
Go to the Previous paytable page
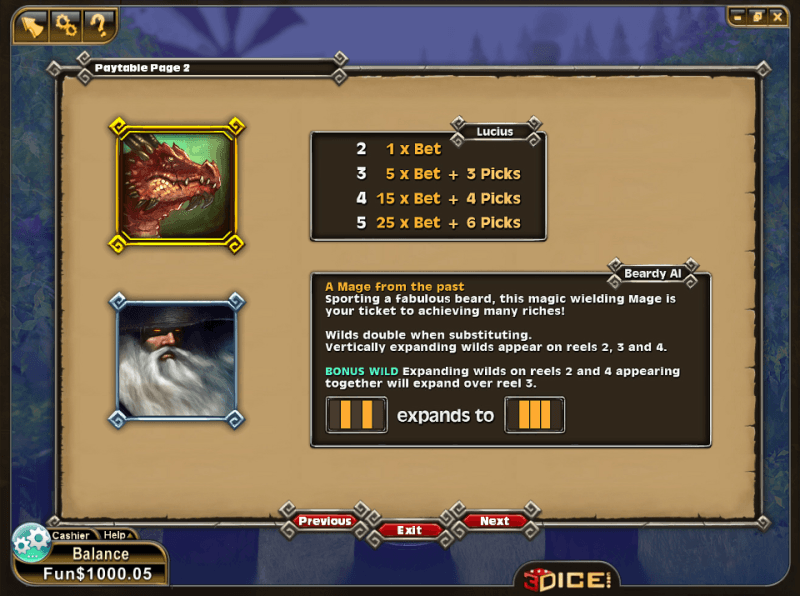click(324, 521)
